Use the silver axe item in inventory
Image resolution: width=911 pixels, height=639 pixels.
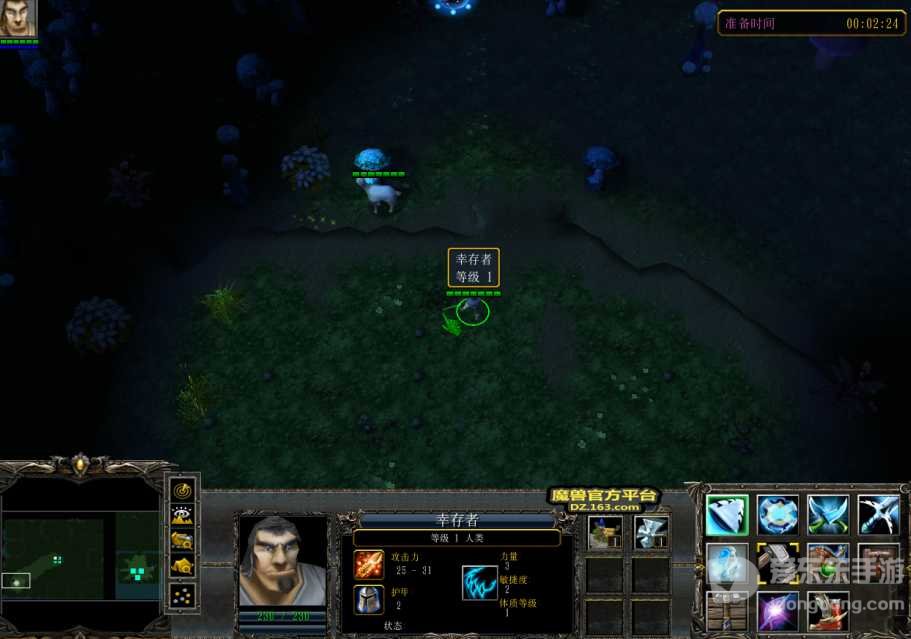(650, 533)
